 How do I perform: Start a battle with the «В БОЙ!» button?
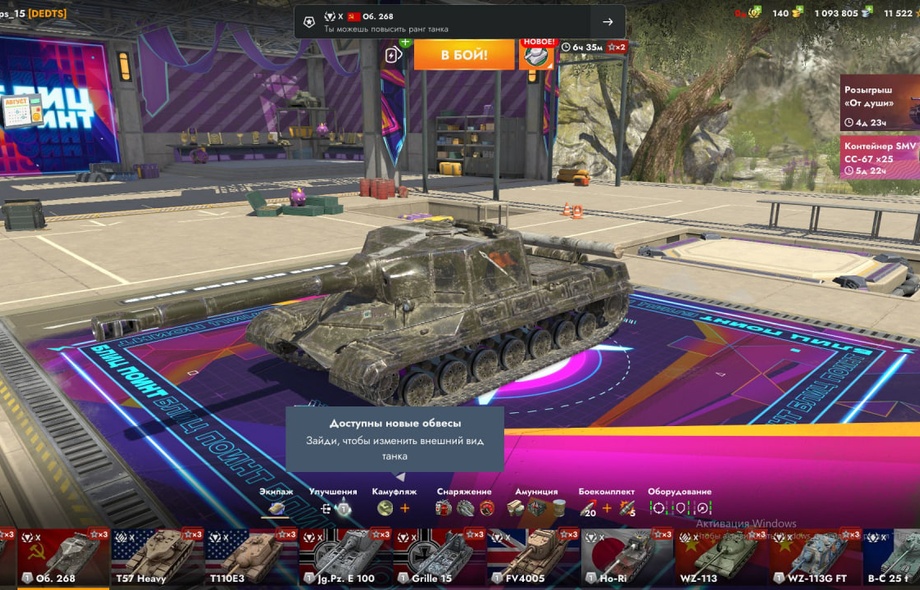pyautogui.click(x=463, y=54)
